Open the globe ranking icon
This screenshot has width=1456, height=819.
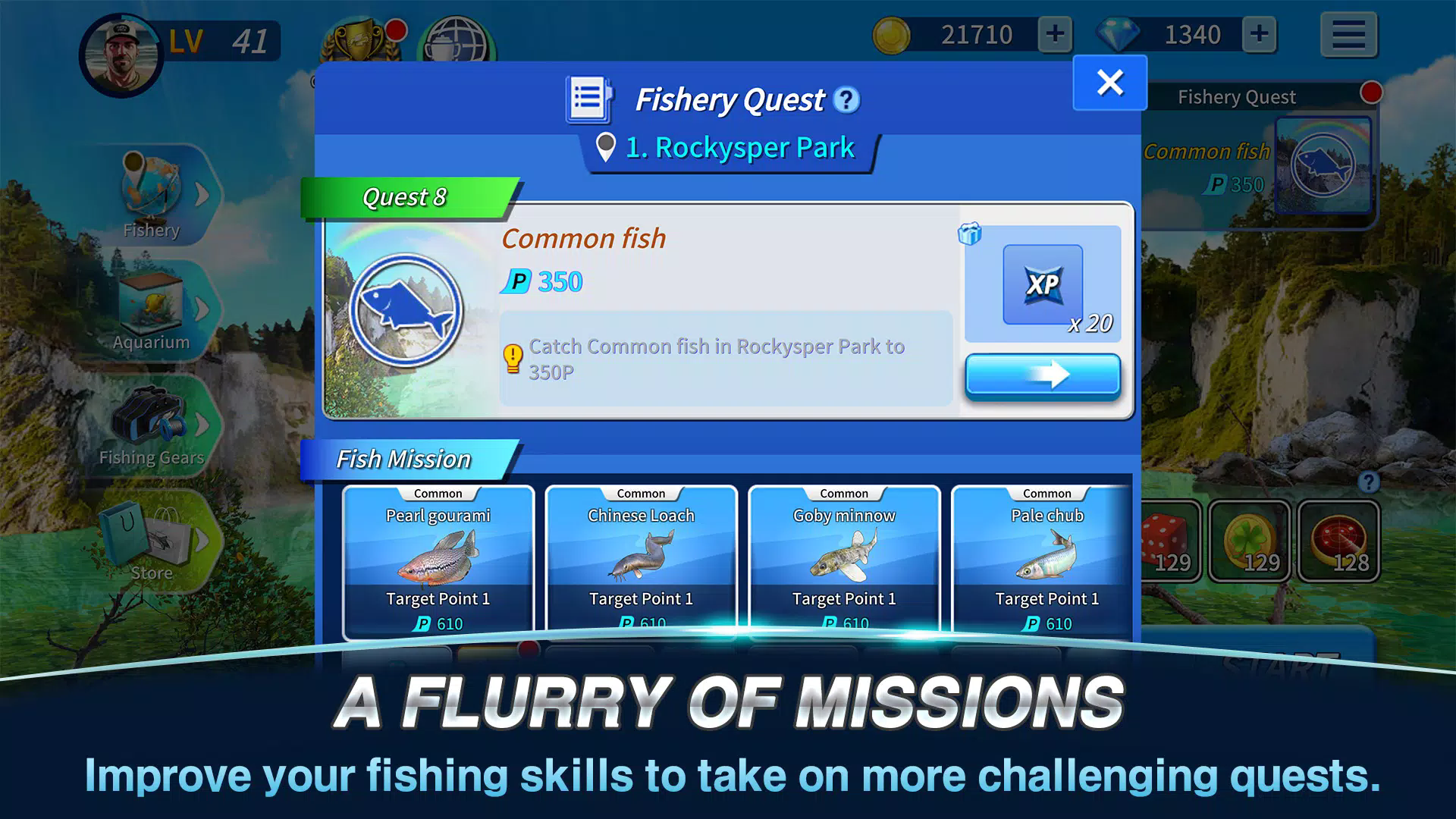point(457,42)
